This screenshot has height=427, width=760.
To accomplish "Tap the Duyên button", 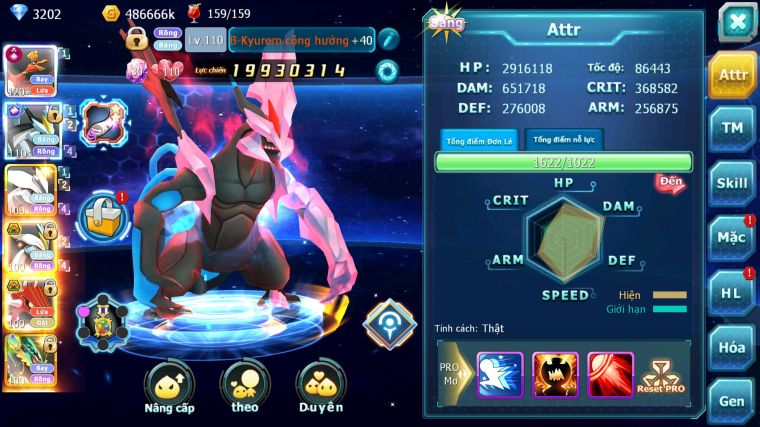I will pos(320,389).
